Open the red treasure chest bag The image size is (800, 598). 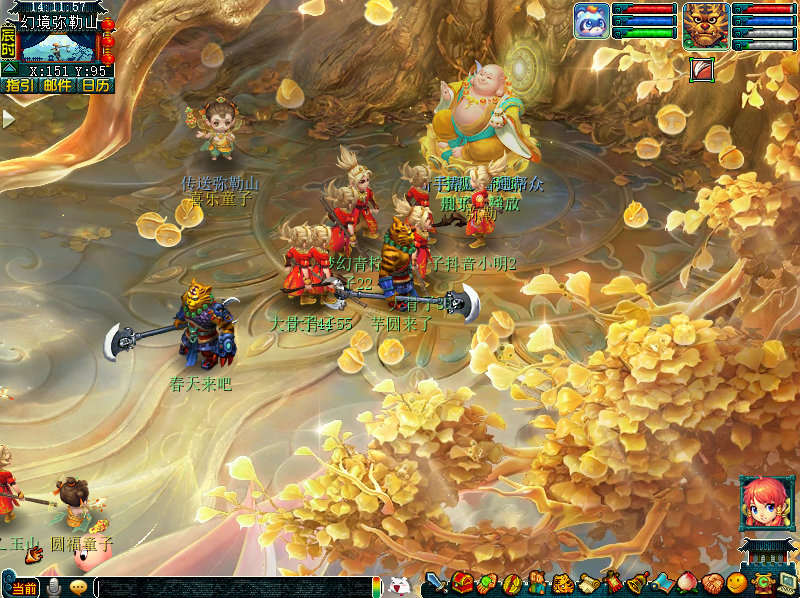point(461,583)
